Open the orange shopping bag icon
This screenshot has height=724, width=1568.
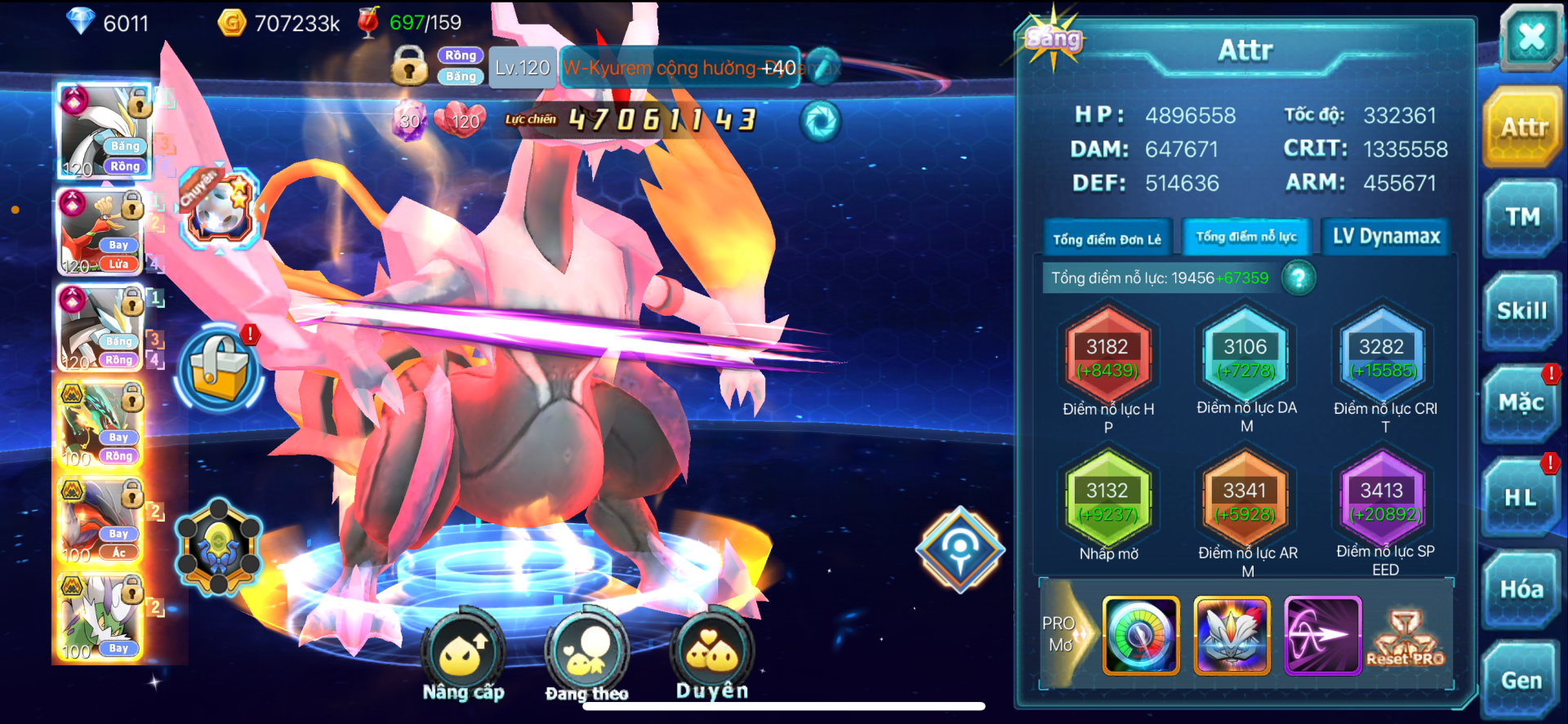tap(219, 369)
